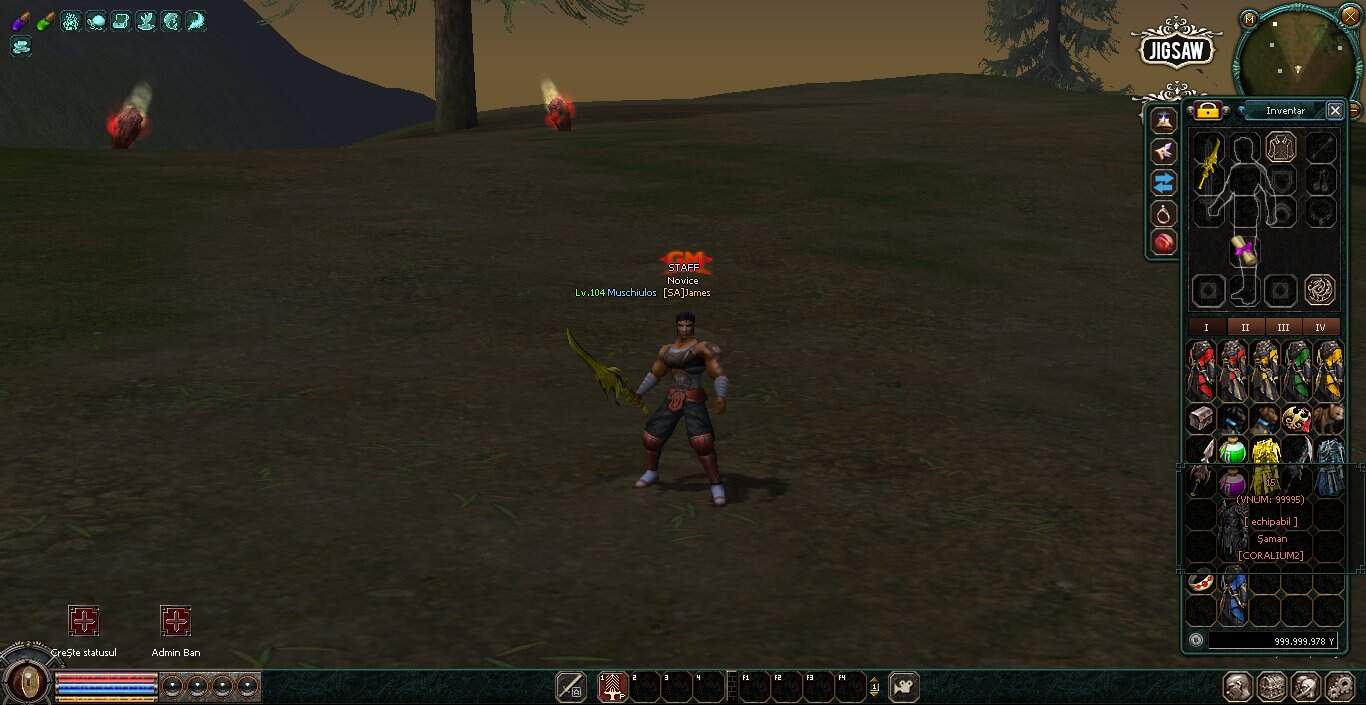1366x705 pixels.
Task: Click the scroll with purple ribbon
Action: [x=1245, y=251]
